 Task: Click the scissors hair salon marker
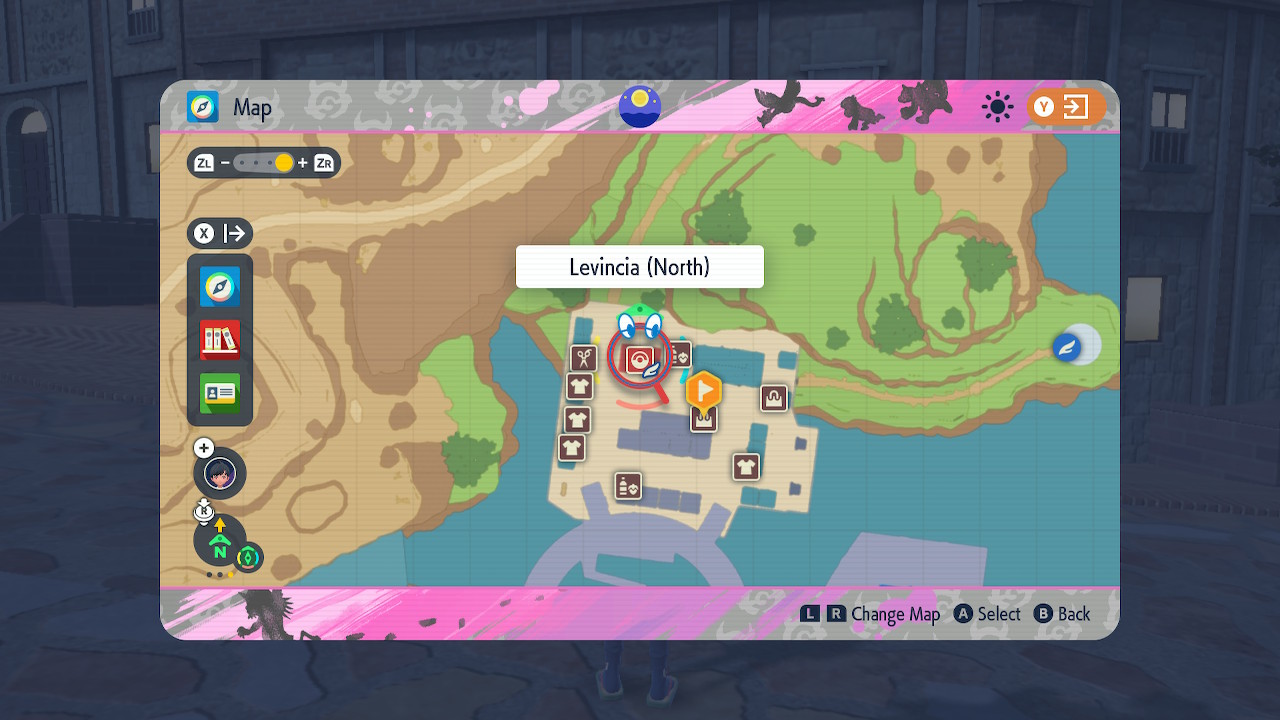583,358
